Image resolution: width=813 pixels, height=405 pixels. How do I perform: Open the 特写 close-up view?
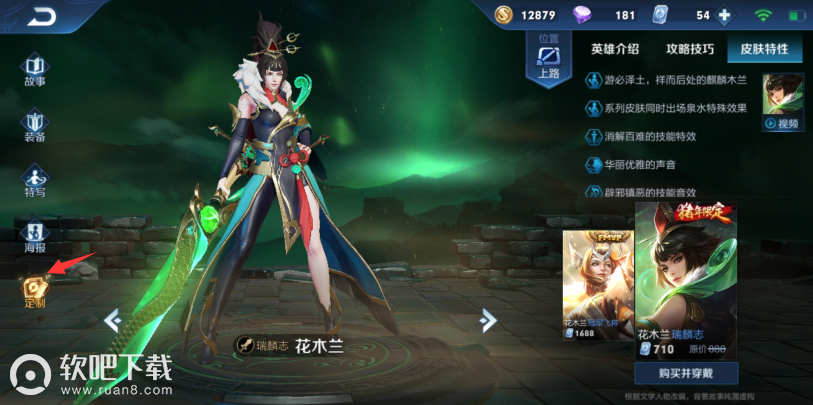(35, 181)
